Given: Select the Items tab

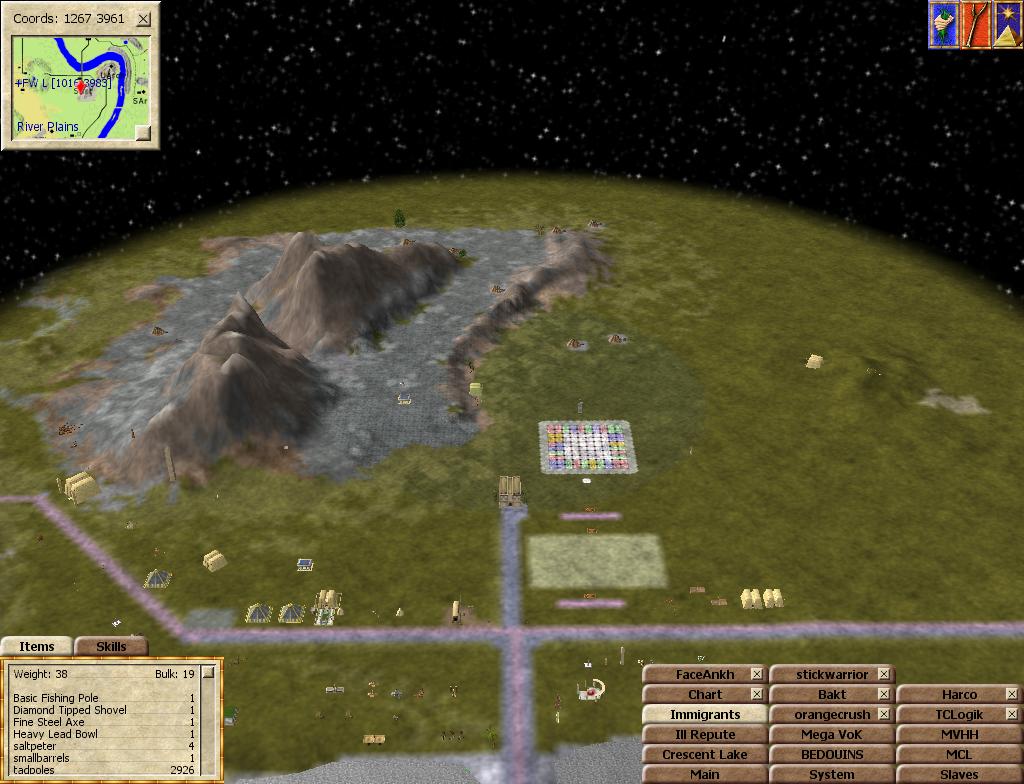Looking at the screenshot, I should click(x=37, y=646).
